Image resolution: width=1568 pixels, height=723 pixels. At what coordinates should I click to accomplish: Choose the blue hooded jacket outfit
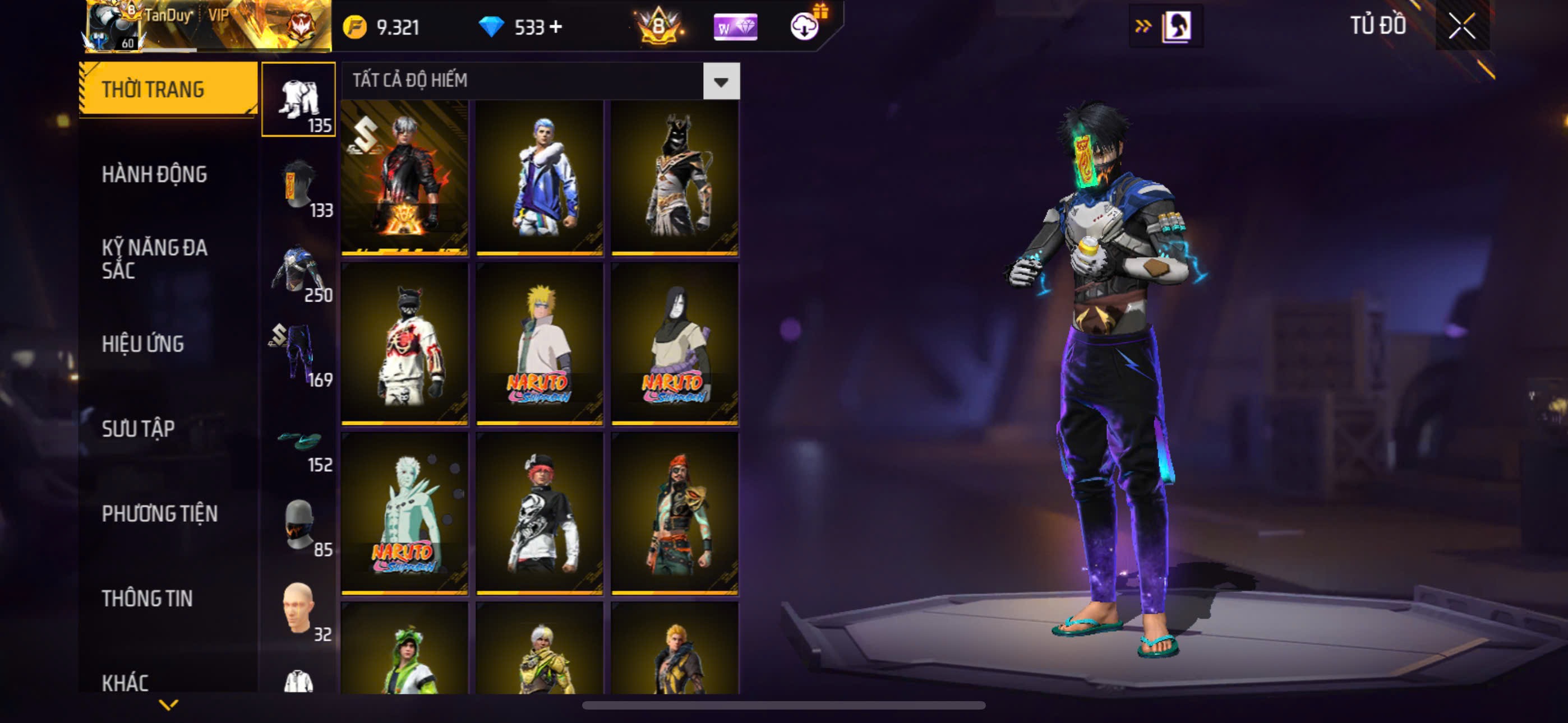[539, 177]
